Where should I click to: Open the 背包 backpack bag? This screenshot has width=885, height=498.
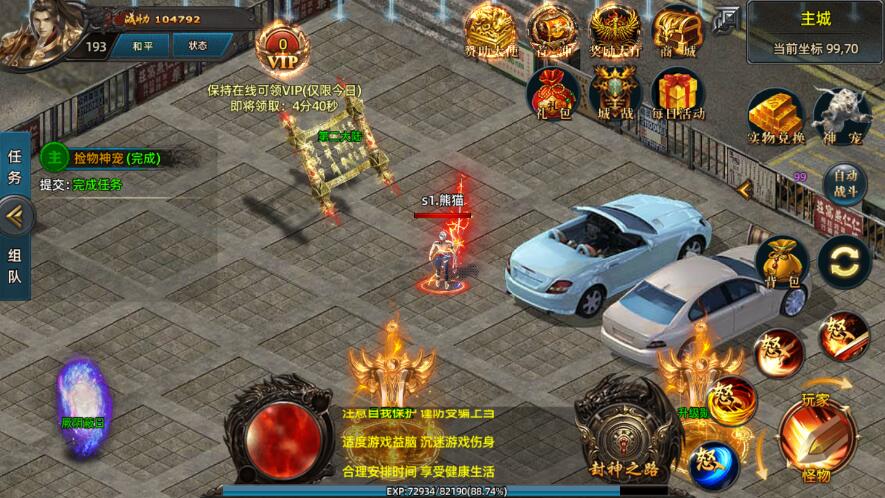782,264
